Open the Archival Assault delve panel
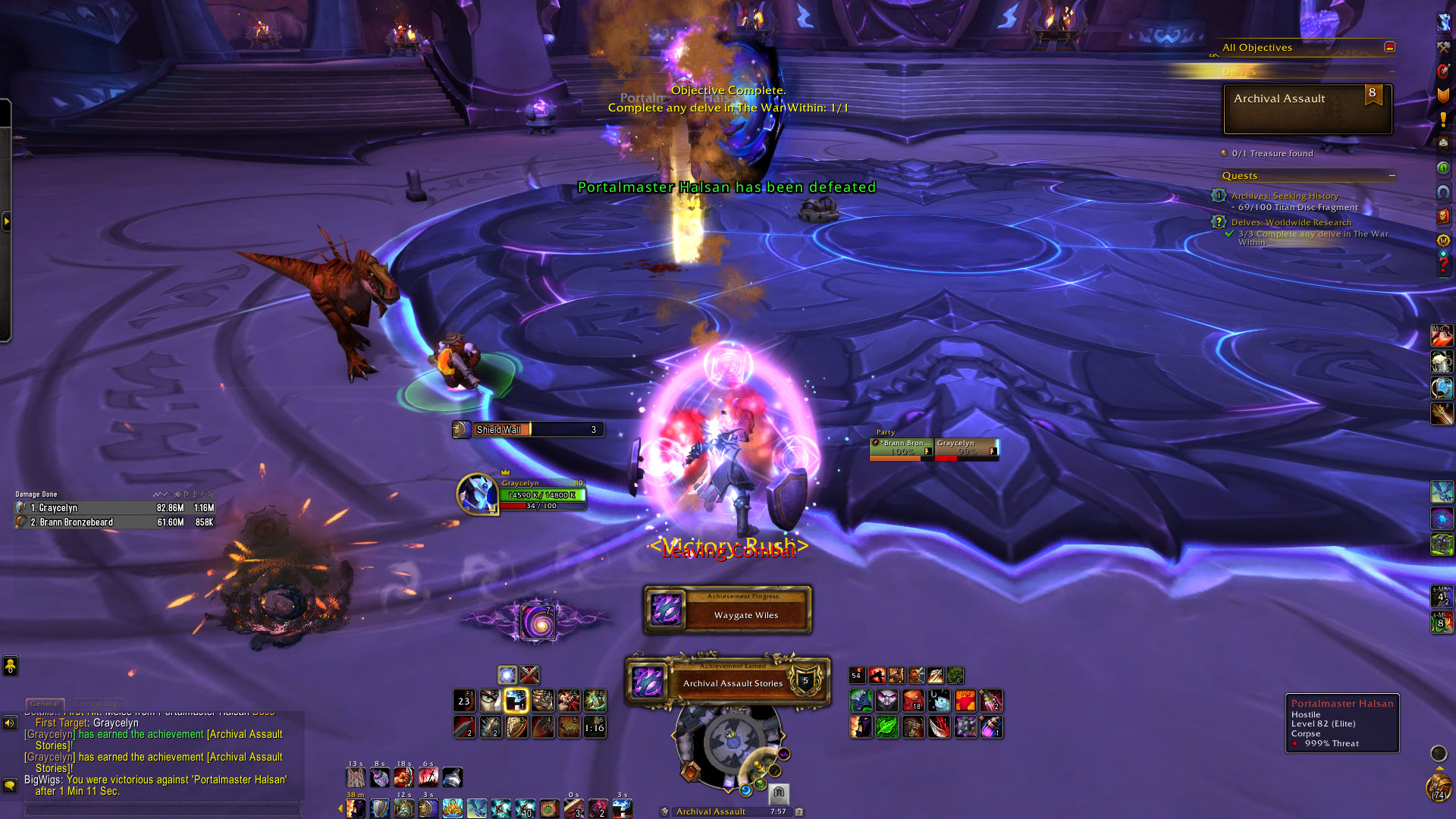 (1307, 108)
